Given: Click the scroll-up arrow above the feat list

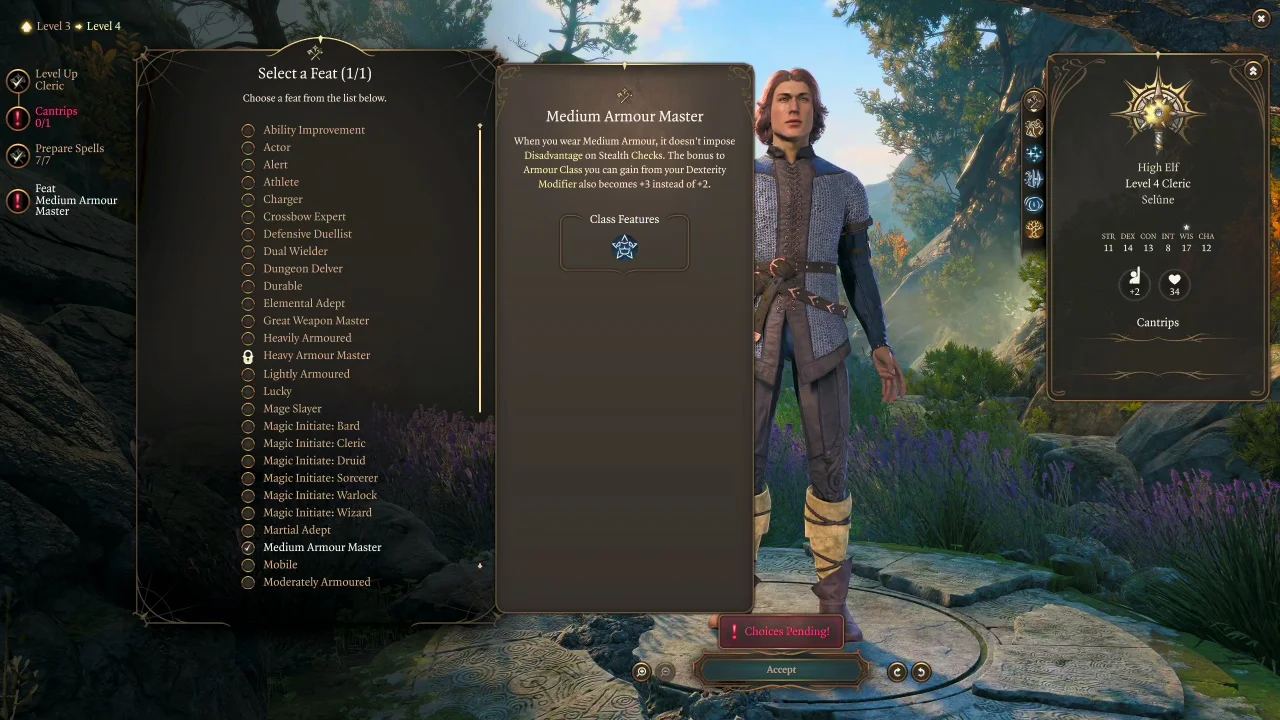Looking at the screenshot, I should (480, 126).
